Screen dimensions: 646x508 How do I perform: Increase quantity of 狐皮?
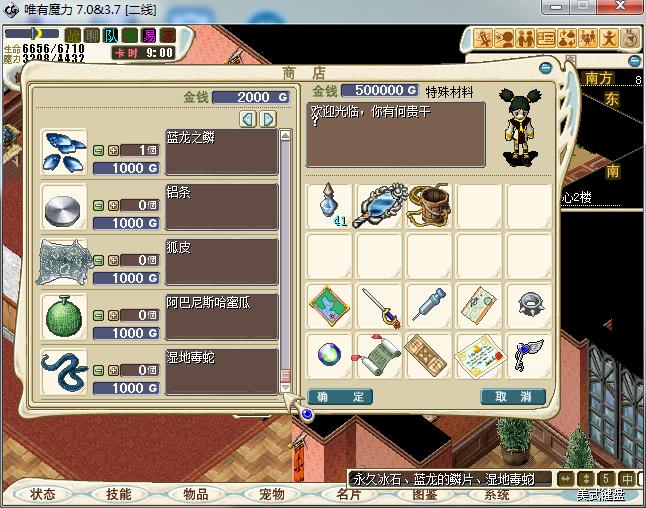click(112, 260)
